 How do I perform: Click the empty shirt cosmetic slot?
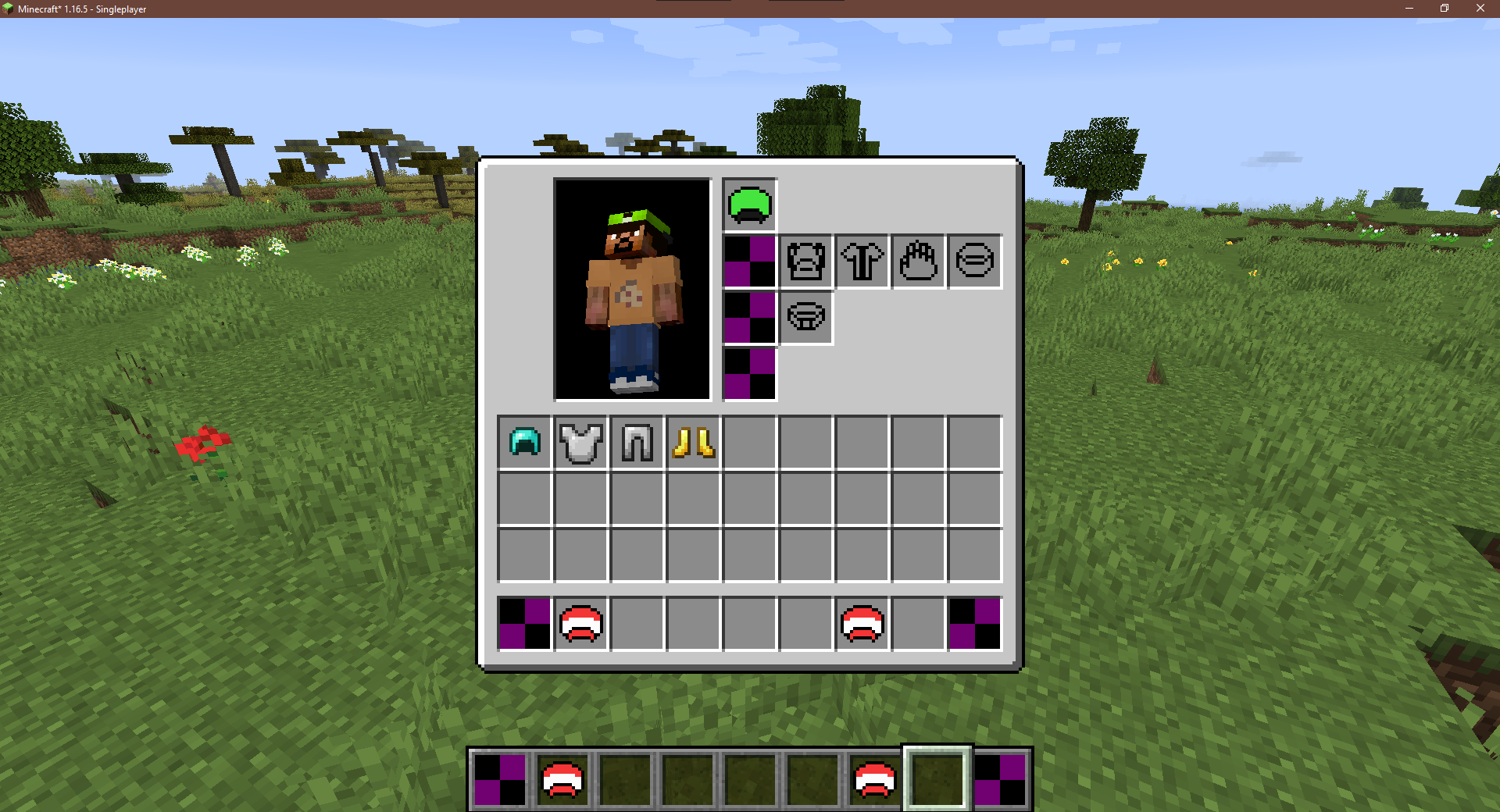pos(862,262)
